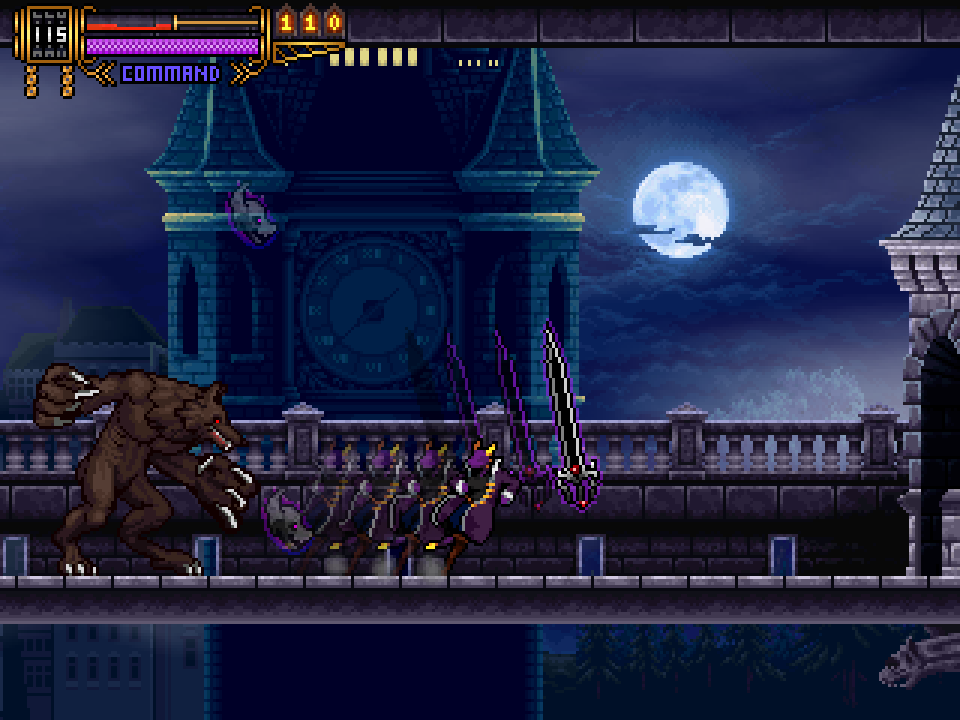Select the COMMAND mode label
Viewport: 960px width, 720px height.
click(170, 73)
